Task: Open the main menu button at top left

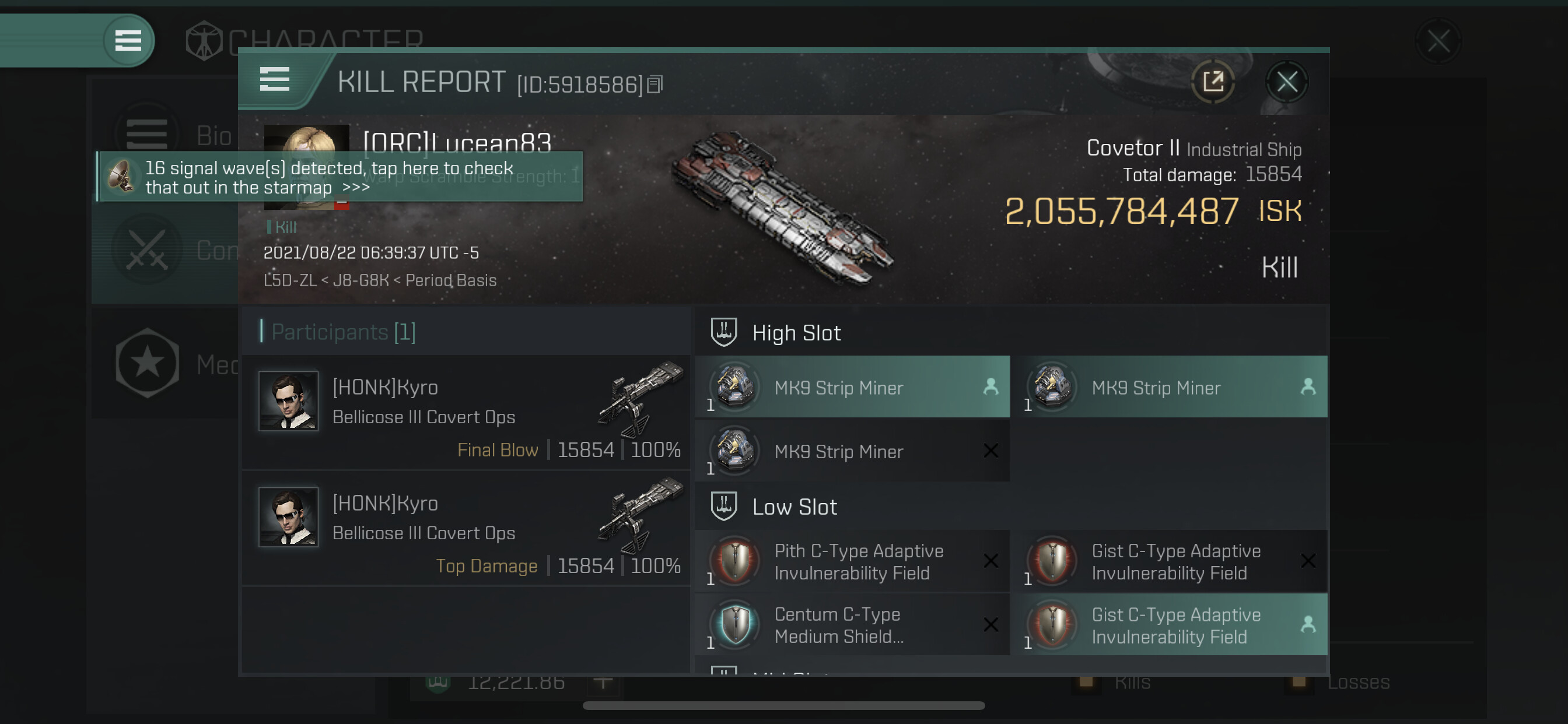Action: 128,41
